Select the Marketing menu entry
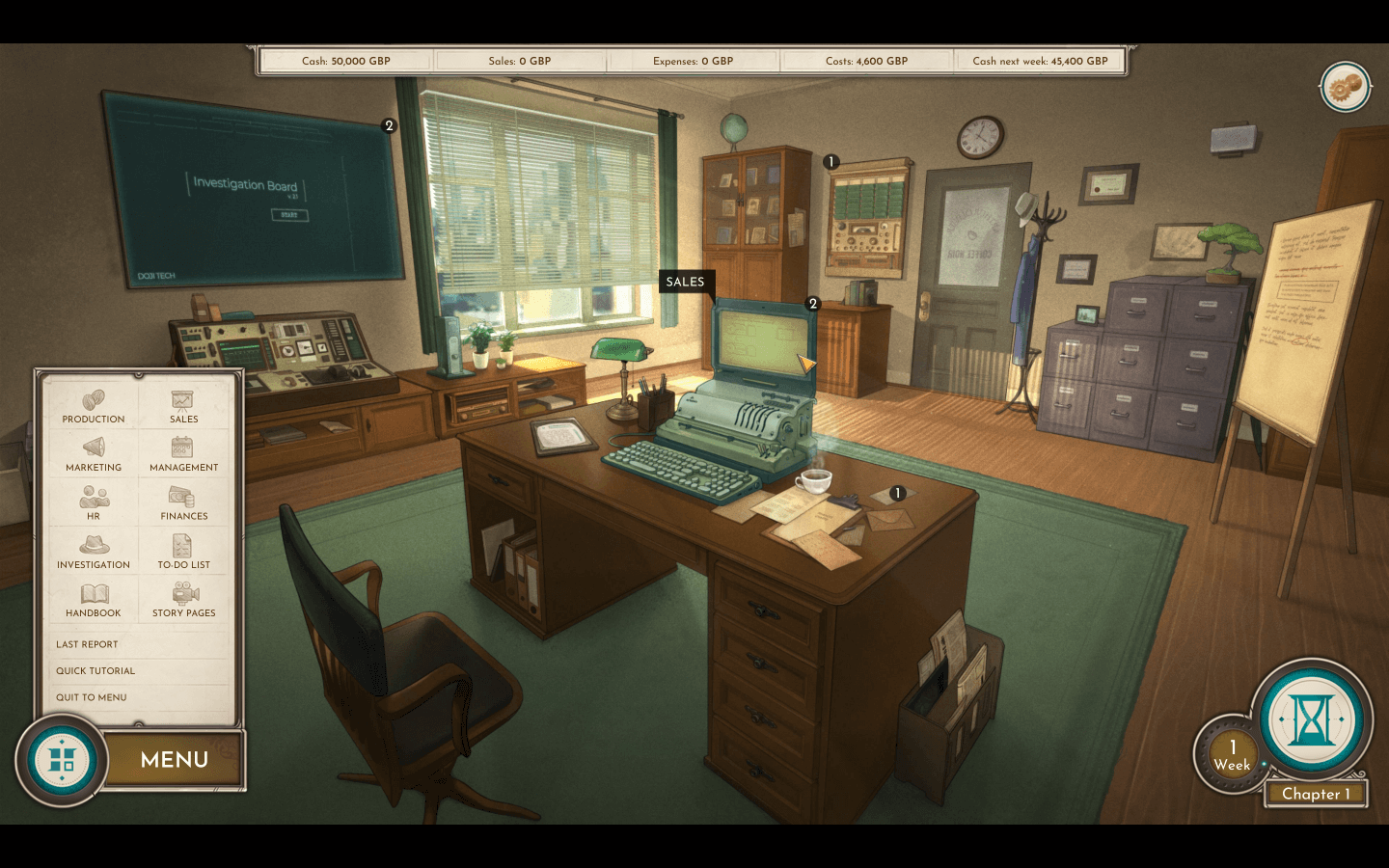This screenshot has width=1389, height=868. [94, 454]
